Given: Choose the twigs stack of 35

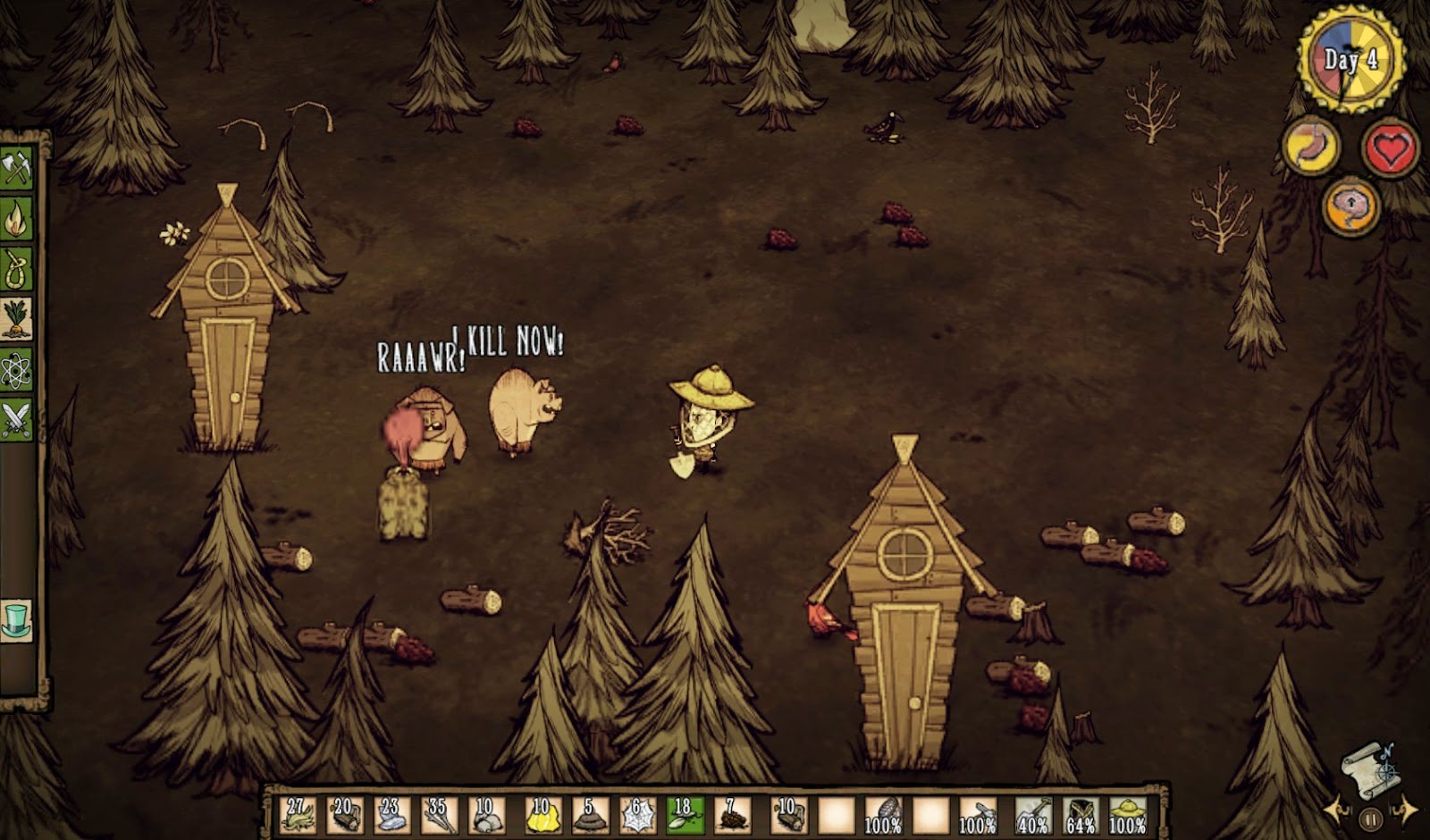Looking at the screenshot, I should coord(439,814).
